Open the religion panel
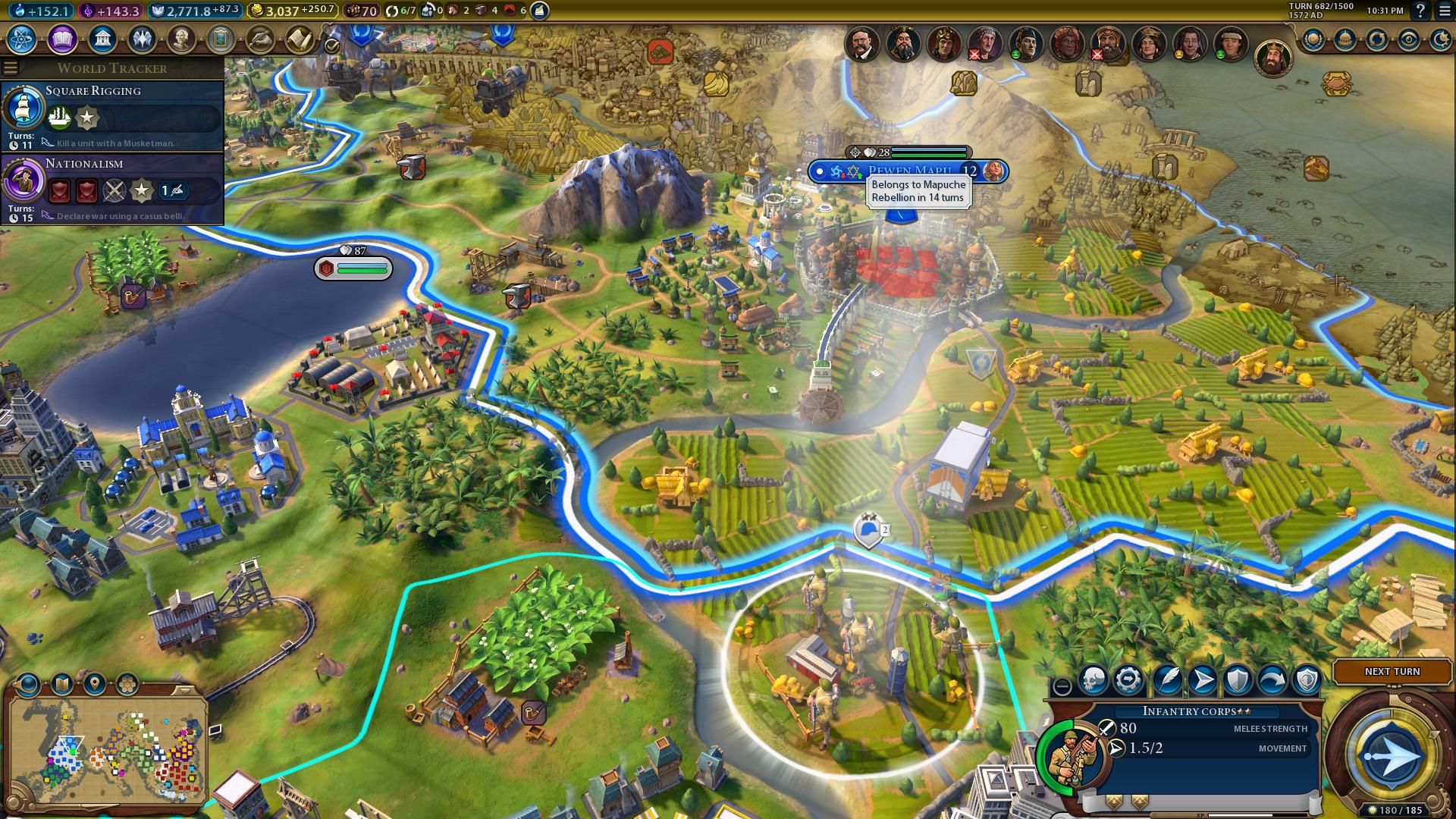1456x819 pixels. click(141, 39)
